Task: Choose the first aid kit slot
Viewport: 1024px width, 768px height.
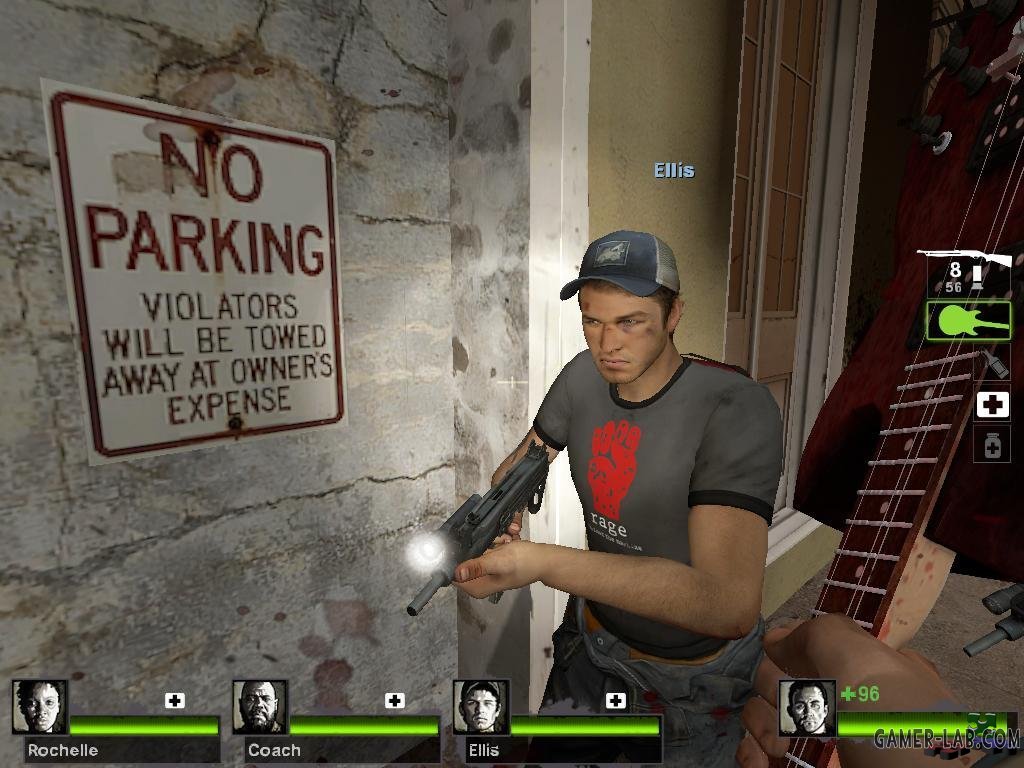Action: (x=992, y=404)
